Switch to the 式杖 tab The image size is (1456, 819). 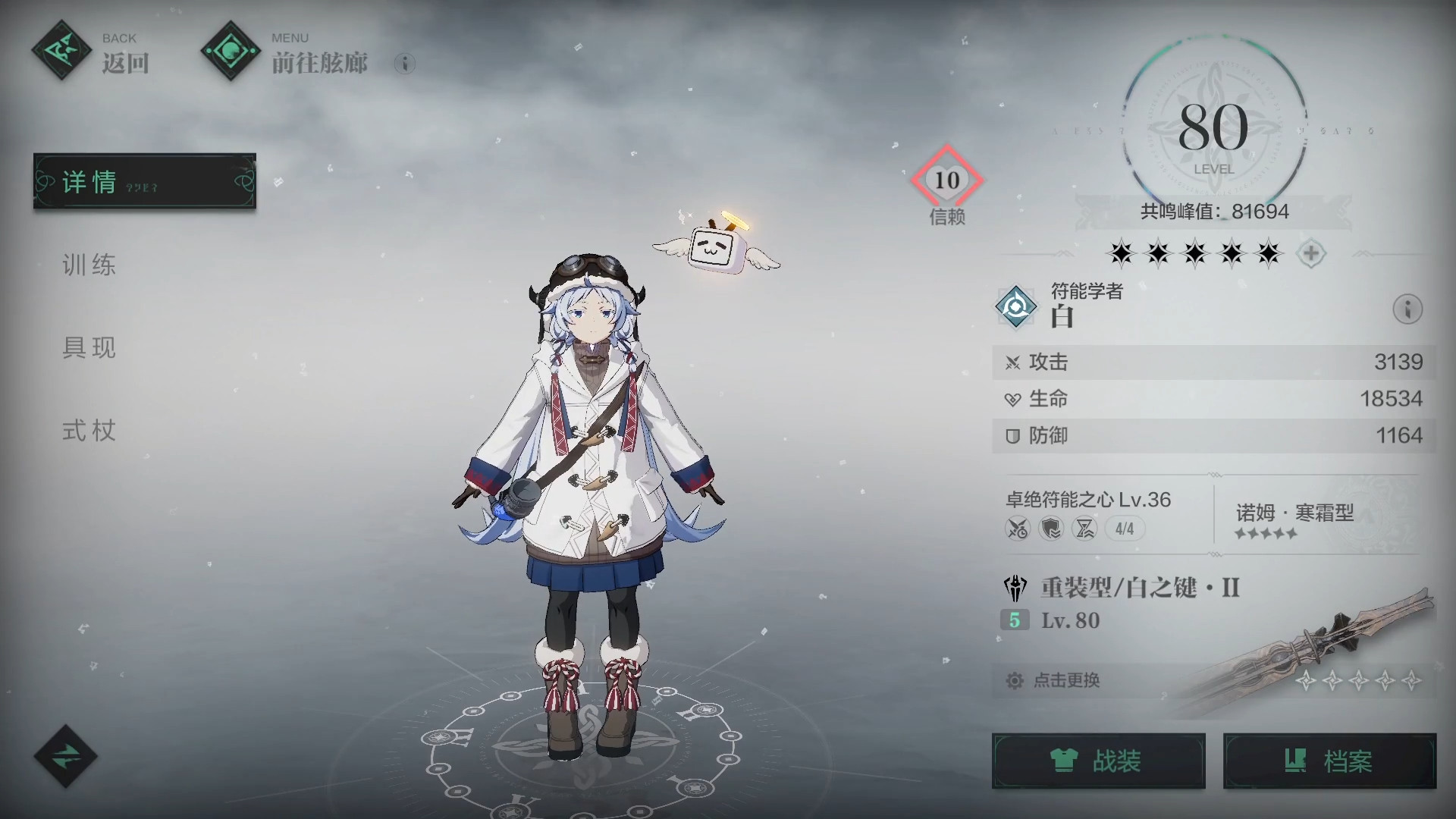tap(89, 431)
